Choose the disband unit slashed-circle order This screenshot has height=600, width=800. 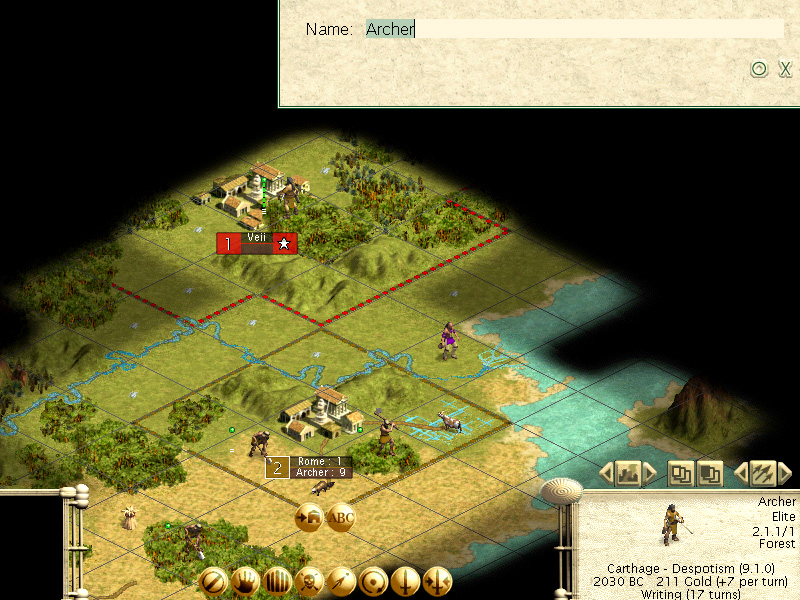[x=213, y=581]
